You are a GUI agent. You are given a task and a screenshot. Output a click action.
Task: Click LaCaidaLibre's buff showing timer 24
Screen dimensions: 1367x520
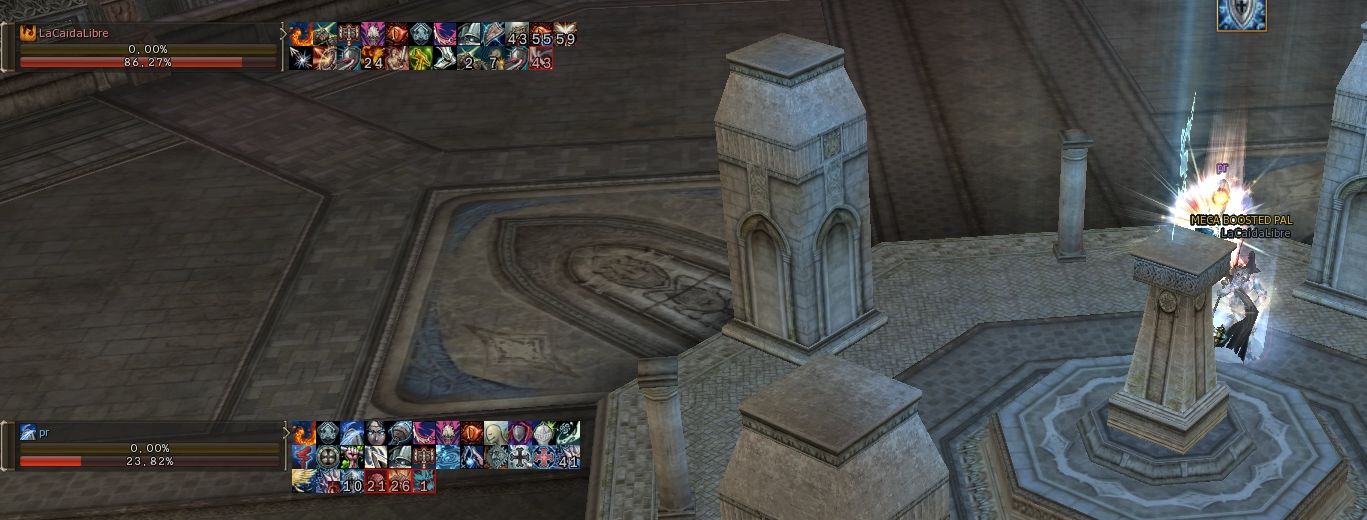373,60
